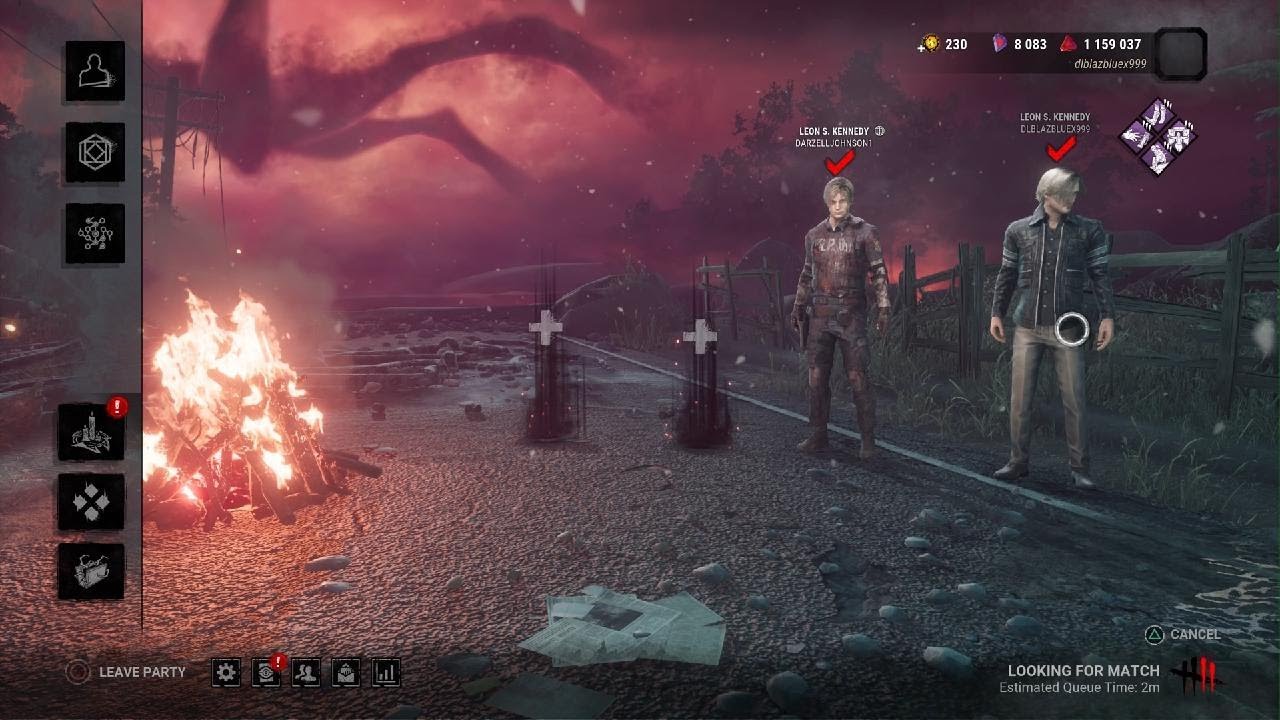The height and width of the screenshot is (720, 1280).
Task: Select the four-diamonds icon in the sidebar
Action: tap(91, 502)
